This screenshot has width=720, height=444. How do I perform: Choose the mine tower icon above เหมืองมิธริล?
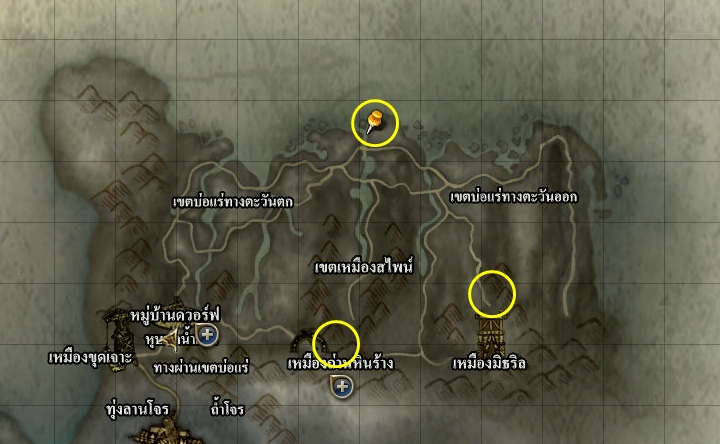click(x=490, y=327)
